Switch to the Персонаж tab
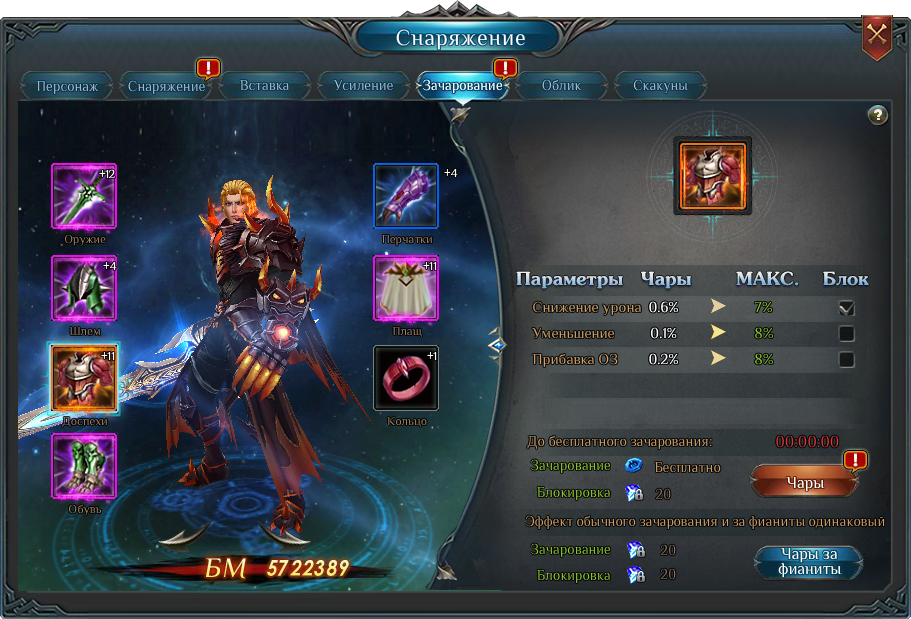The image size is (911, 619). (x=67, y=86)
